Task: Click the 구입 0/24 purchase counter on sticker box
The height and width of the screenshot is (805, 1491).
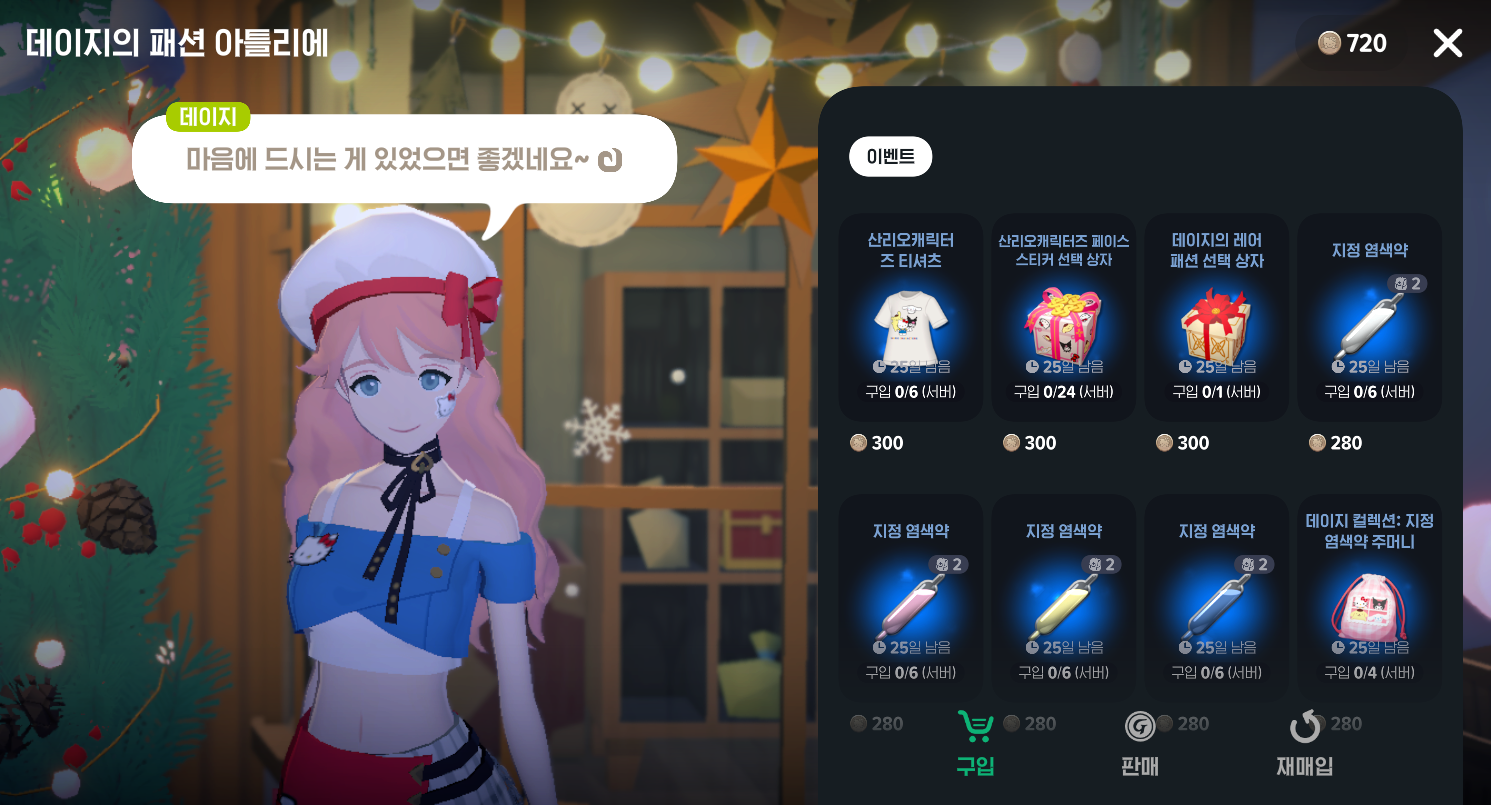Action: point(1063,391)
